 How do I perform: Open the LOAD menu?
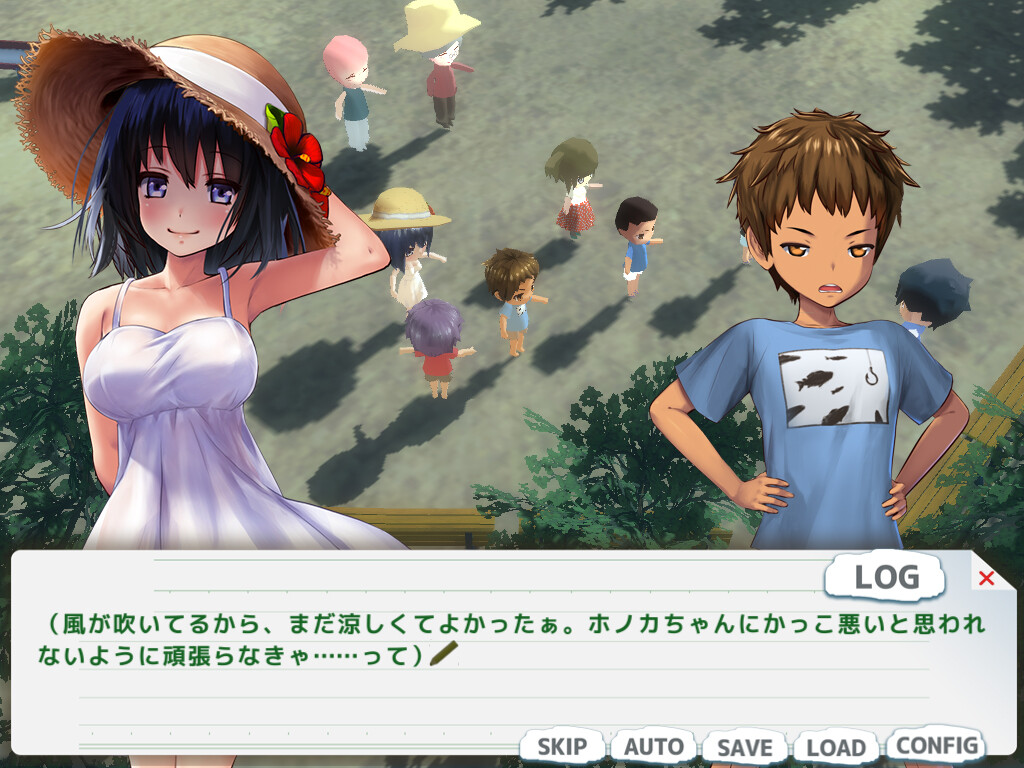(835, 747)
